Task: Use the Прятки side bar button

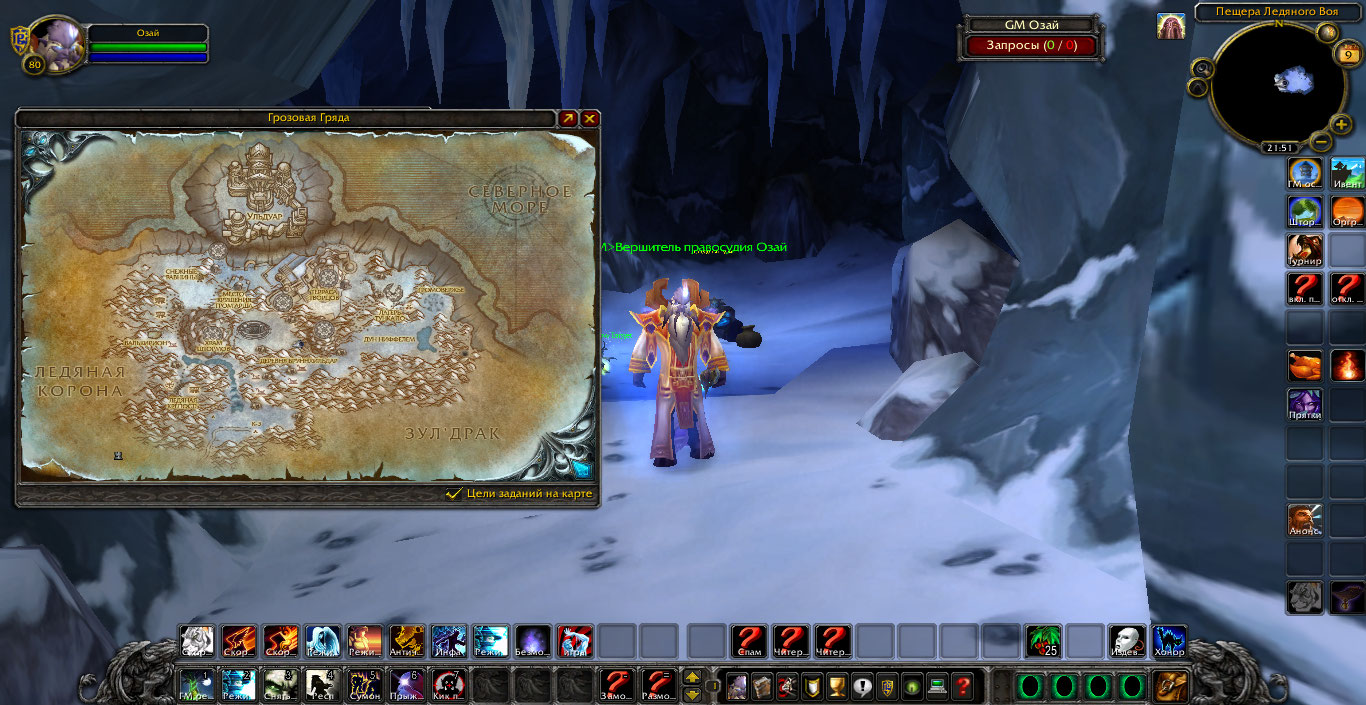Action: (1304, 405)
